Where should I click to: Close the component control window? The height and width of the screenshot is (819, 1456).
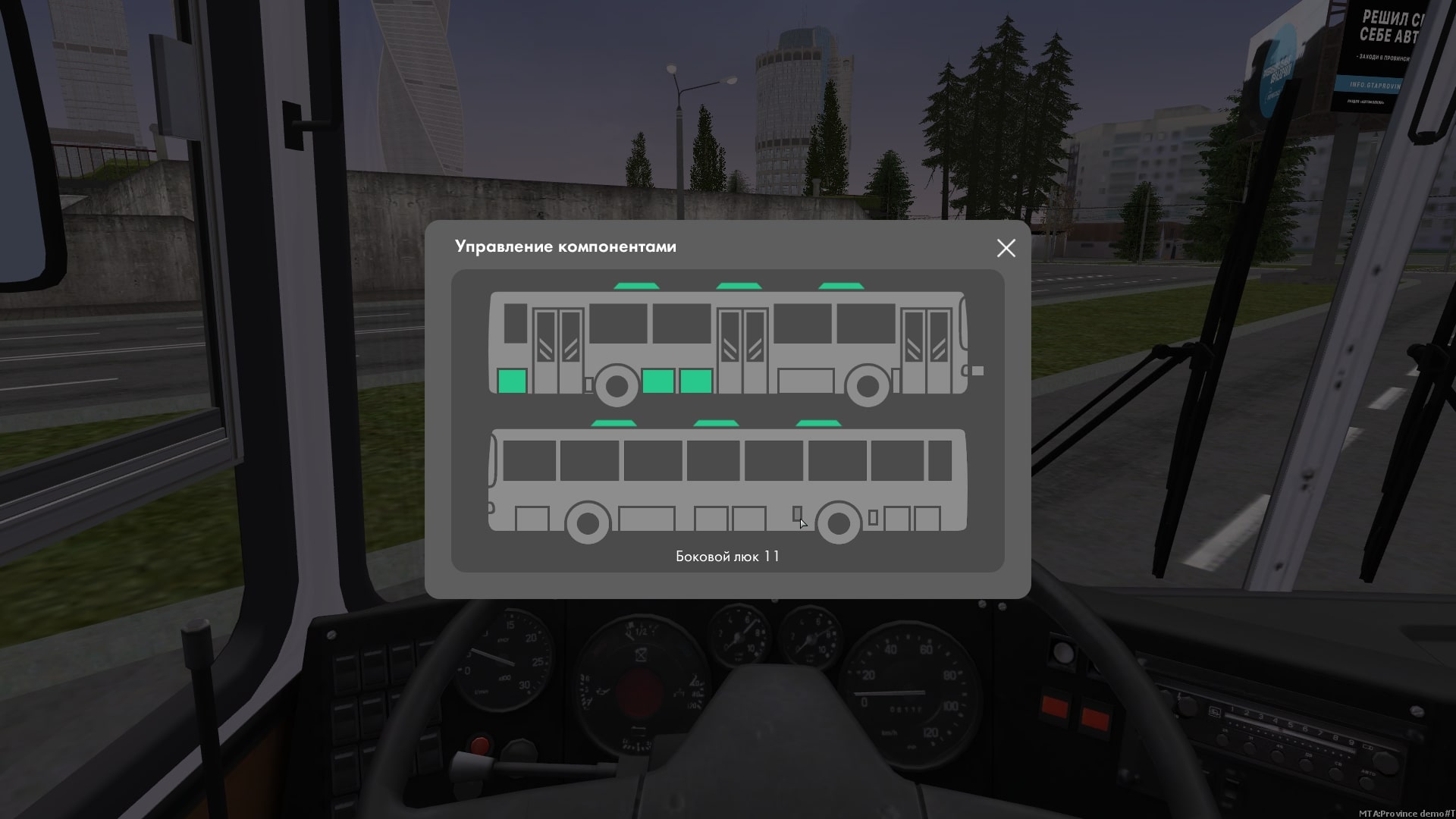coord(1006,248)
